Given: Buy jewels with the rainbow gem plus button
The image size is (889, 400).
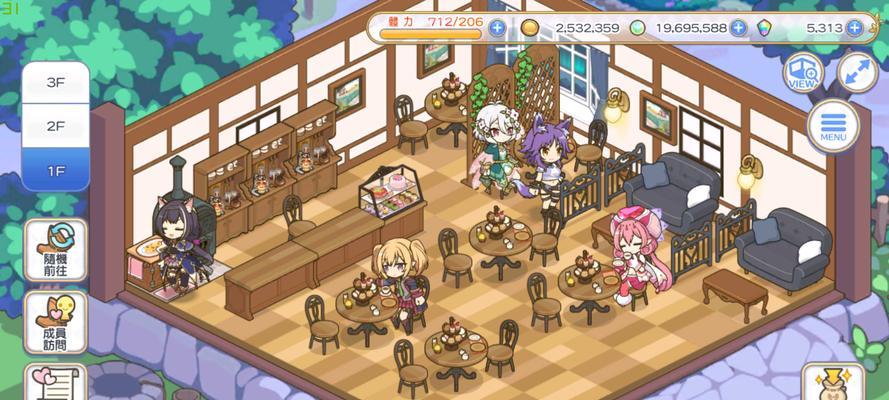Looking at the screenshot, I should [854, 27].
